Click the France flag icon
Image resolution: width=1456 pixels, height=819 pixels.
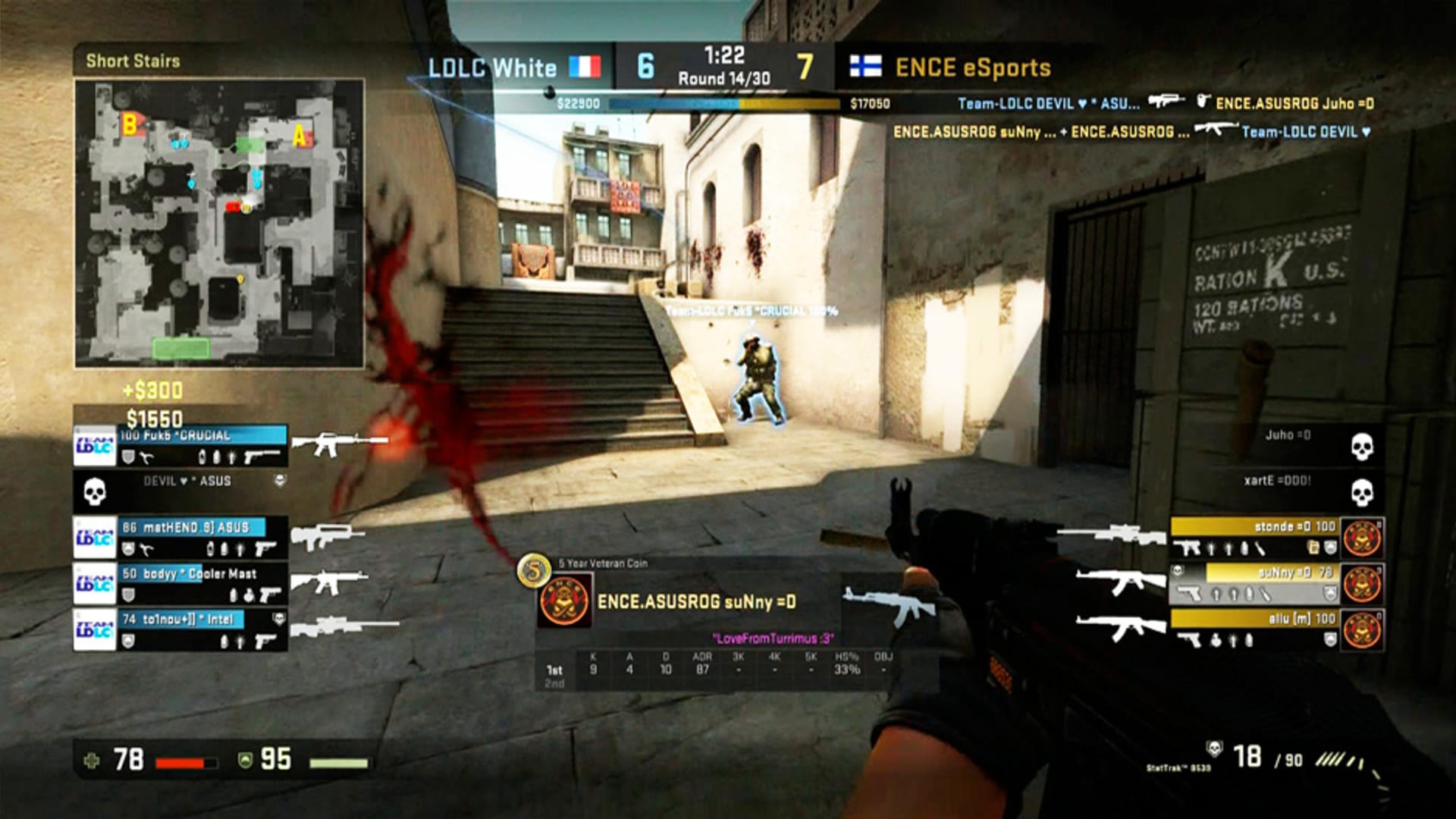click(x=585, y=67)
